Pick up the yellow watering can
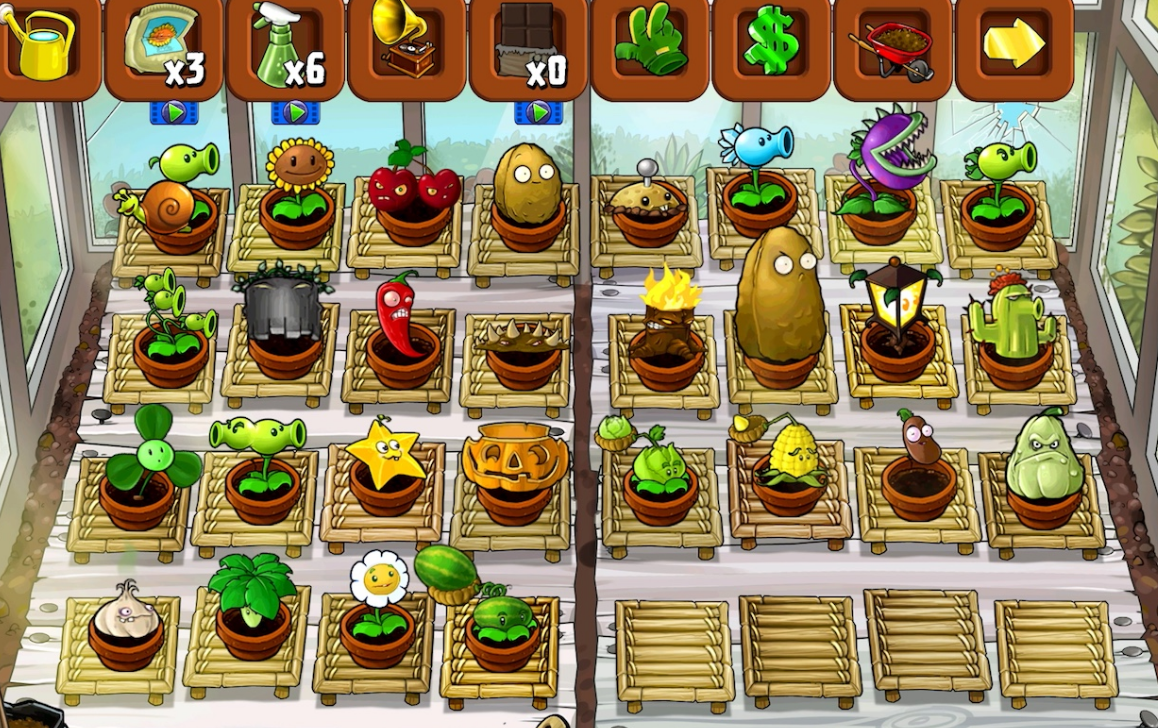 (42, 46)
